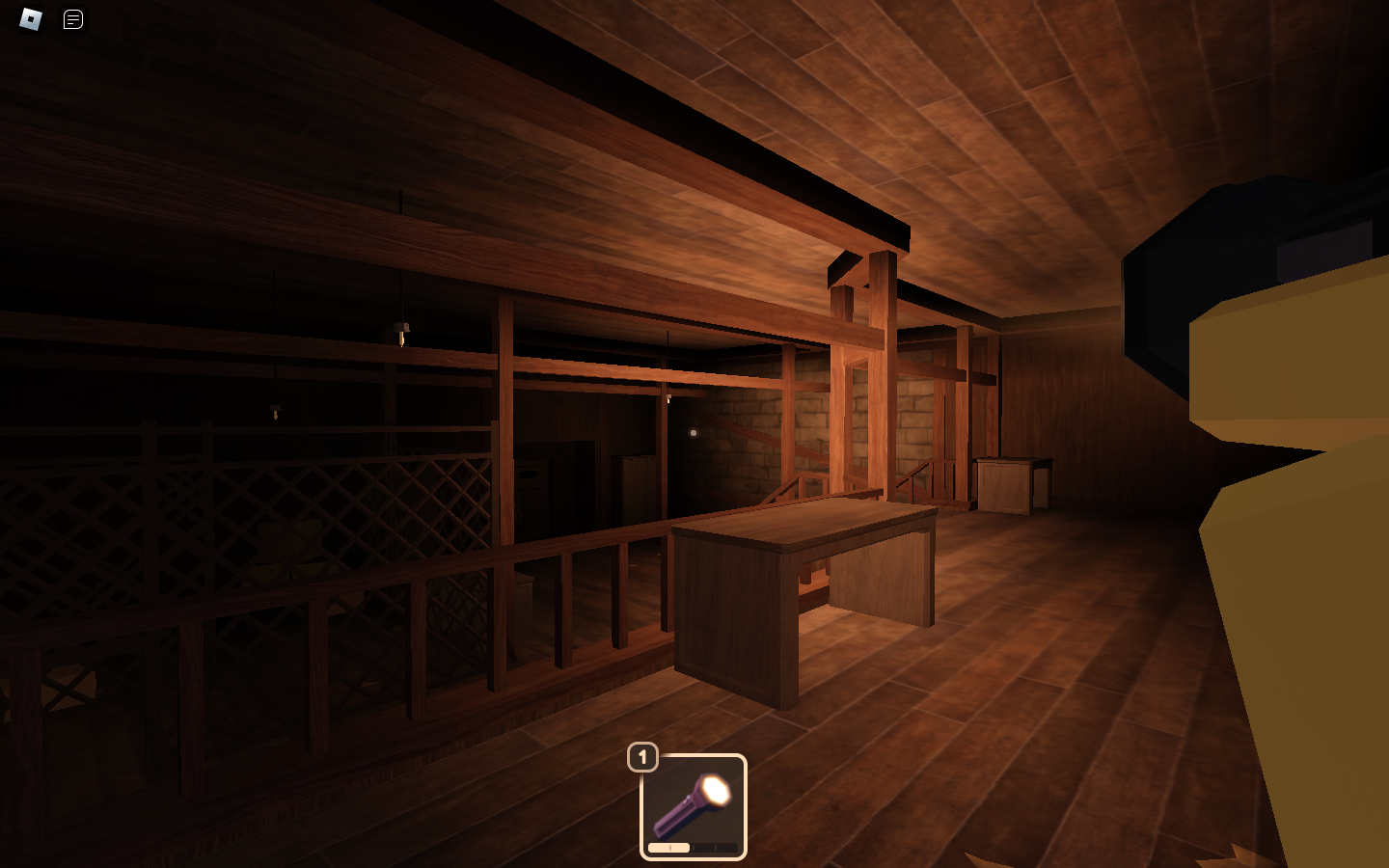
Task: Click the purple flashlight handle in the thumbnail
Action: pos(673,820)
